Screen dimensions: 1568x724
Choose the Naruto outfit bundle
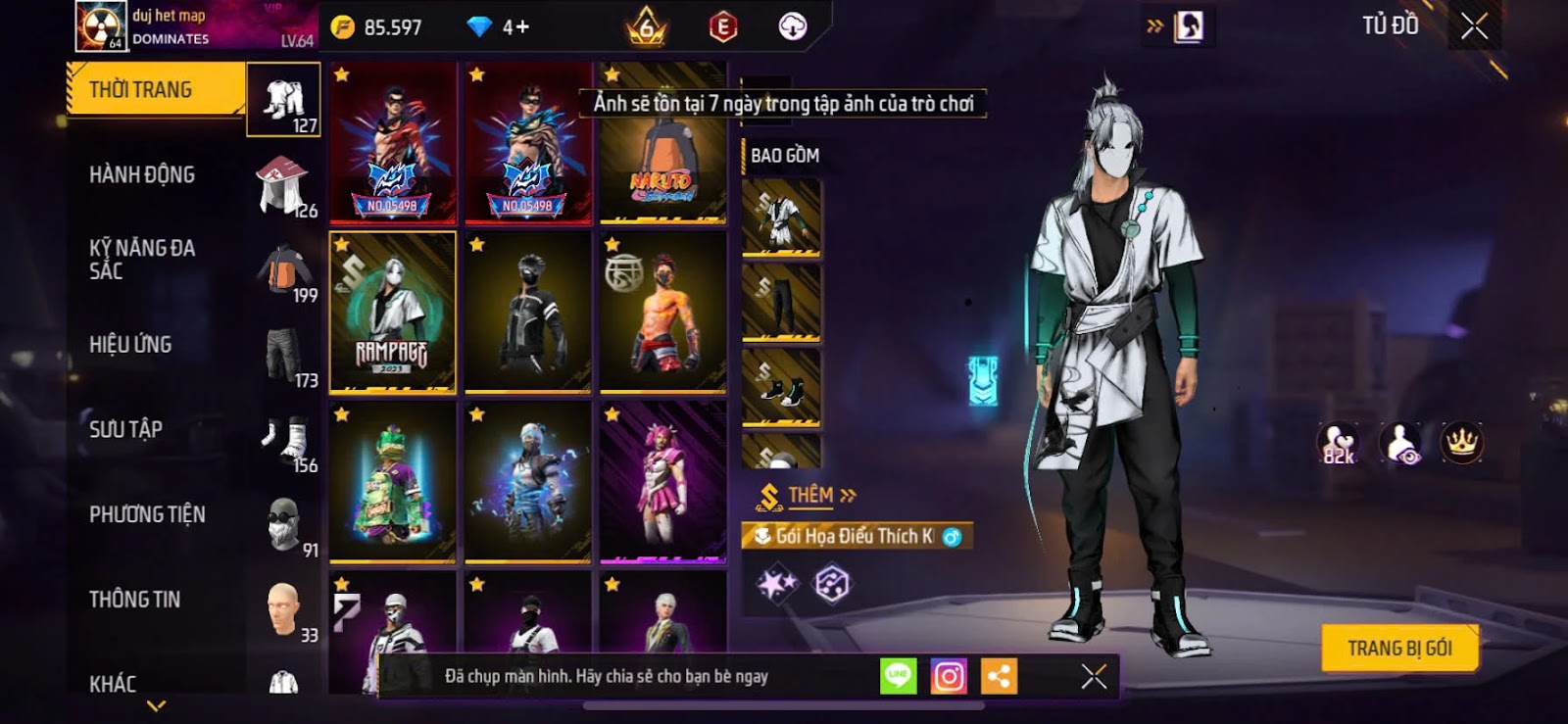pyautogui.click(x=662, y=143)
